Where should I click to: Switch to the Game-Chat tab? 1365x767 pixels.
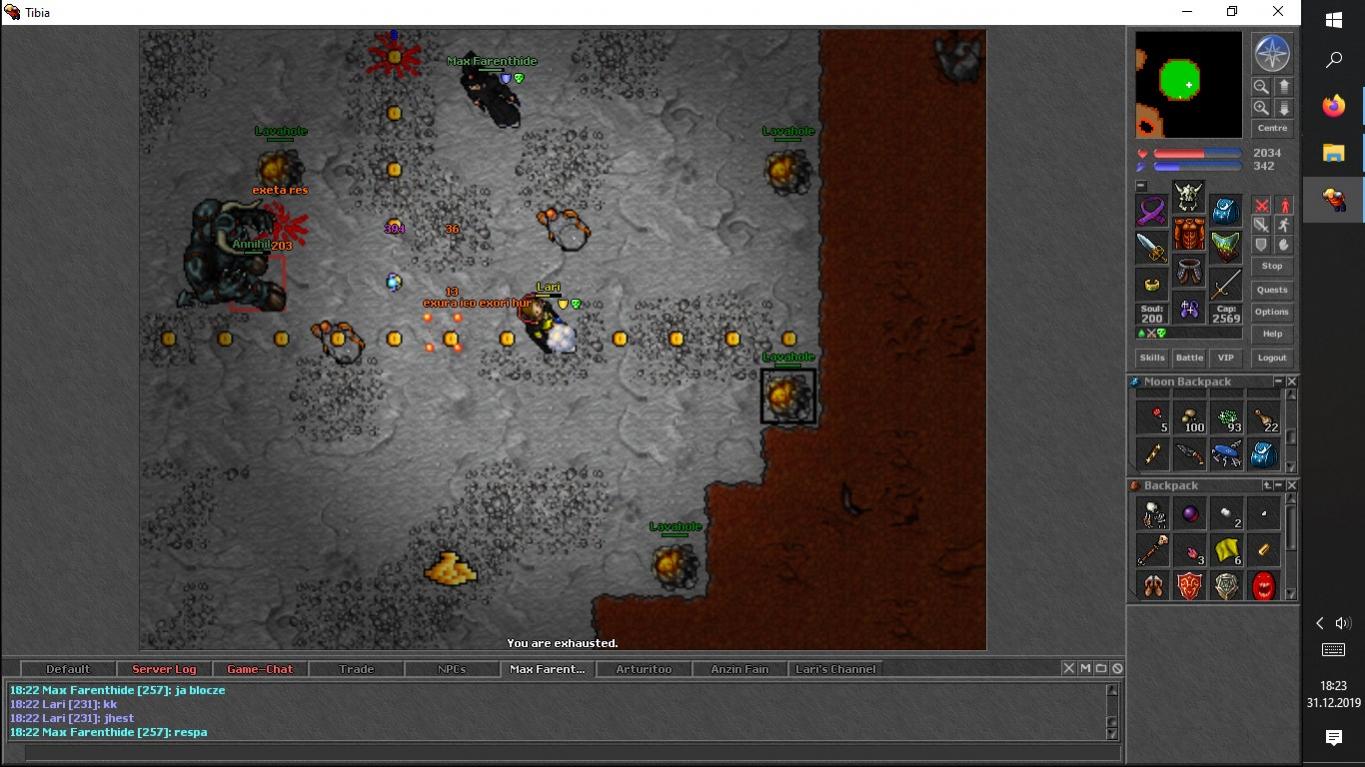coord(260,669)
